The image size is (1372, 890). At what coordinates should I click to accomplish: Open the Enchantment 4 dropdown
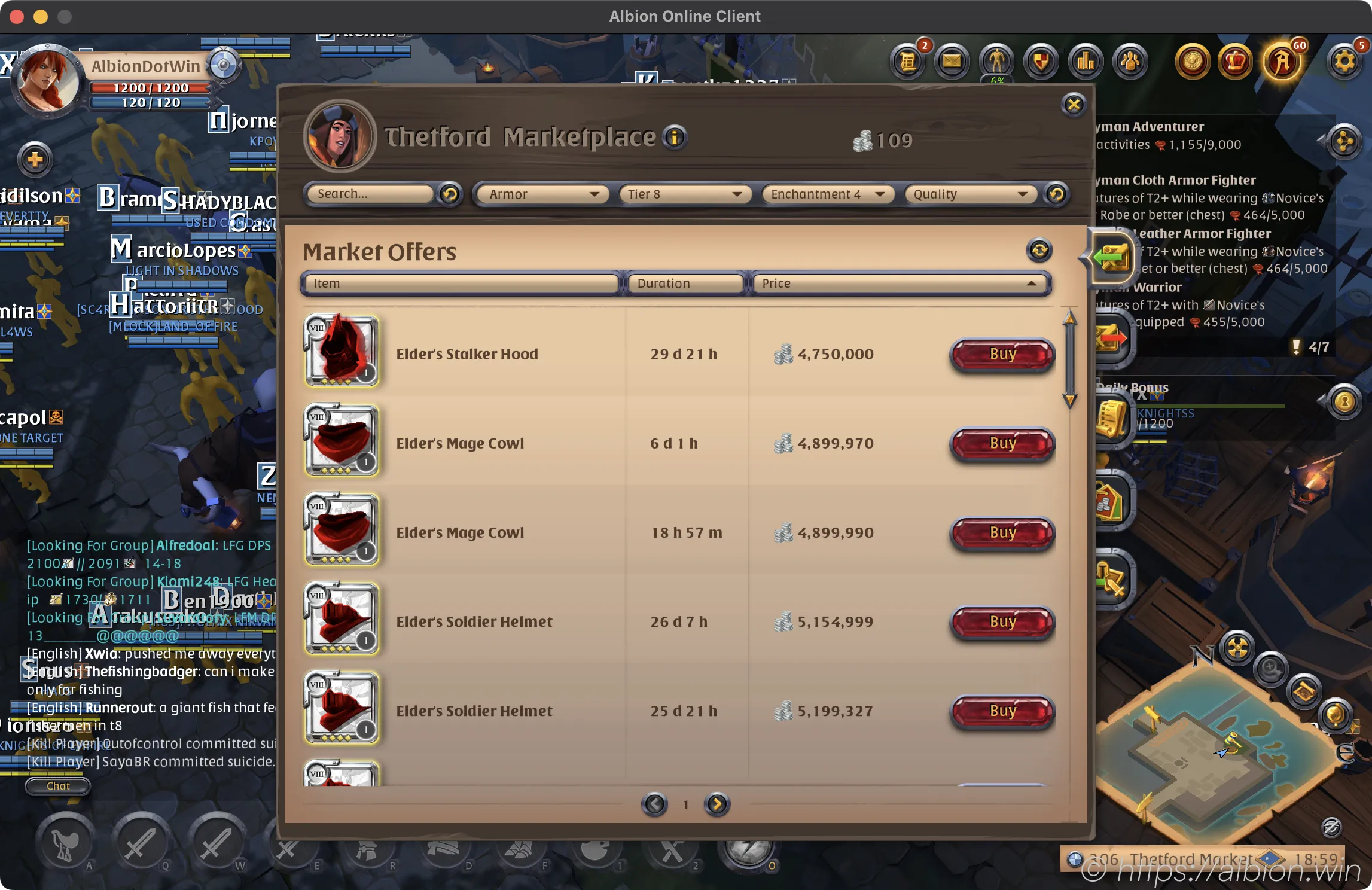pos(827,194)
